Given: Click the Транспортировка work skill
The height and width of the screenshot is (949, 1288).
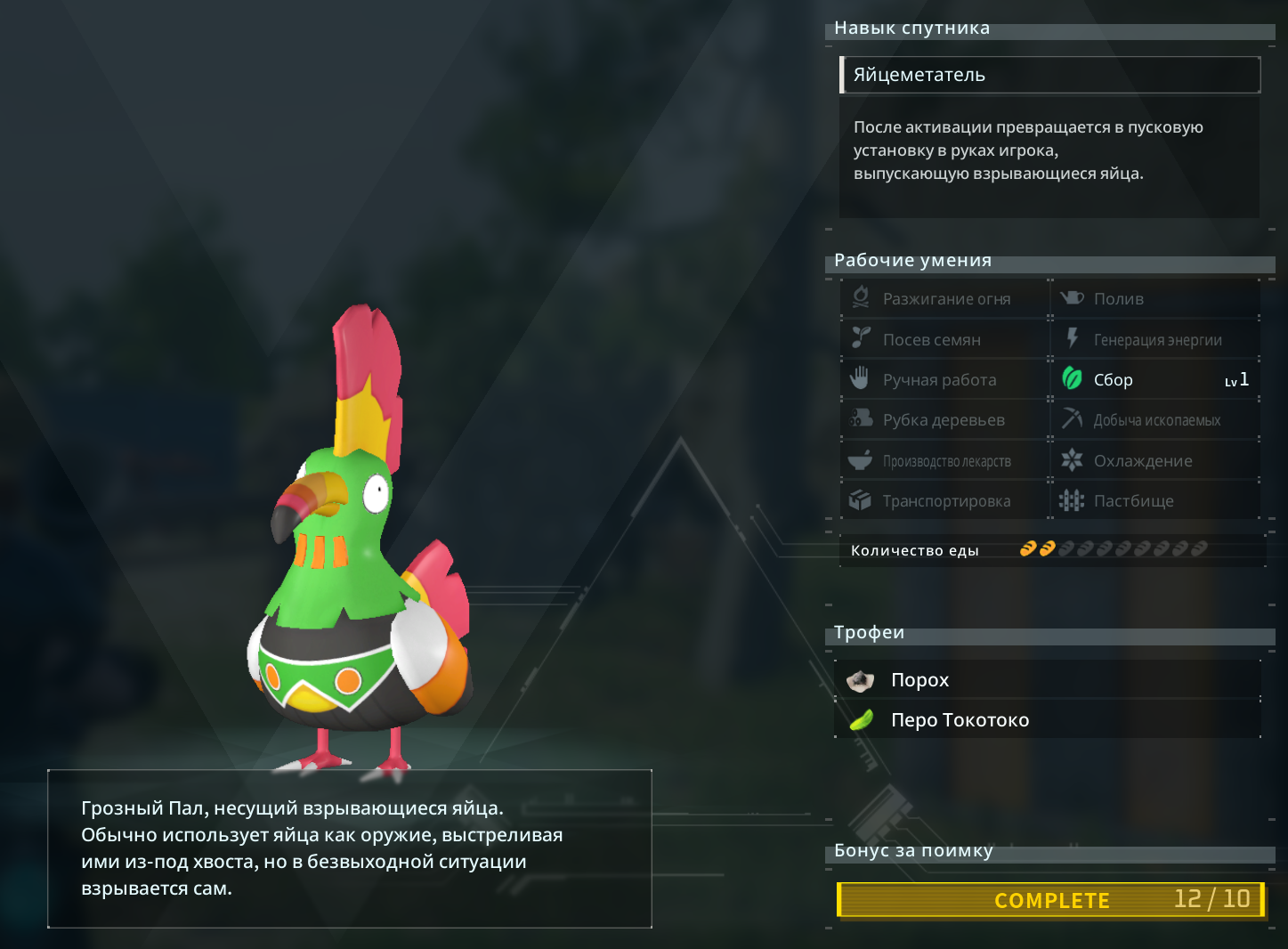Looking at the screenshot, I should point(944,501).
